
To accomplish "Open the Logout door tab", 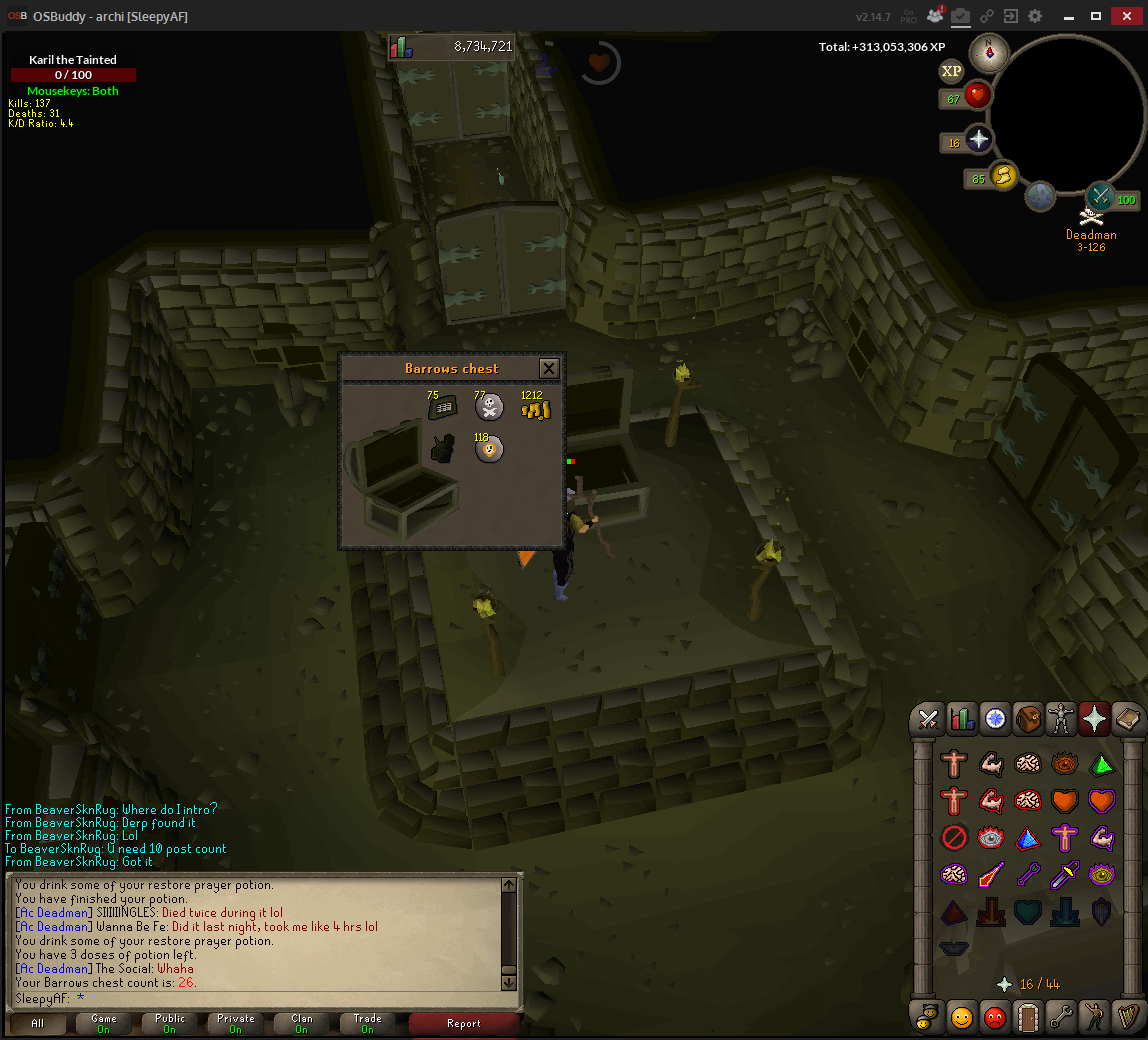I will [x=1028, y=1017].
